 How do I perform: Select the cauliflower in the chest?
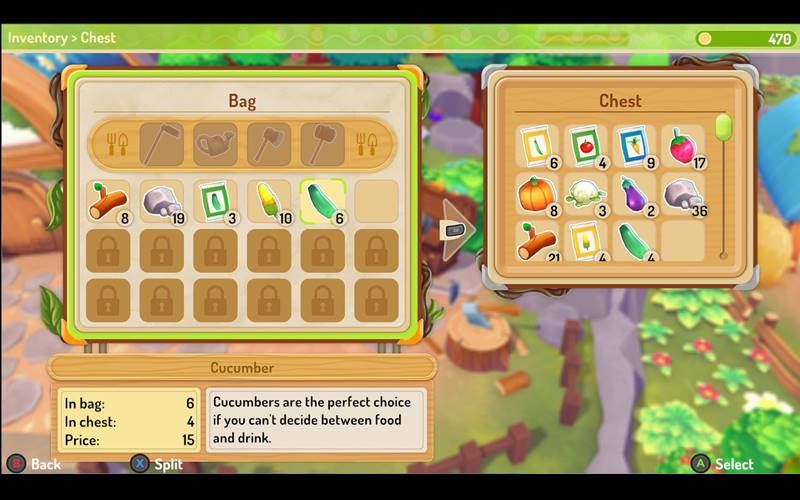[x=586, y=194]
